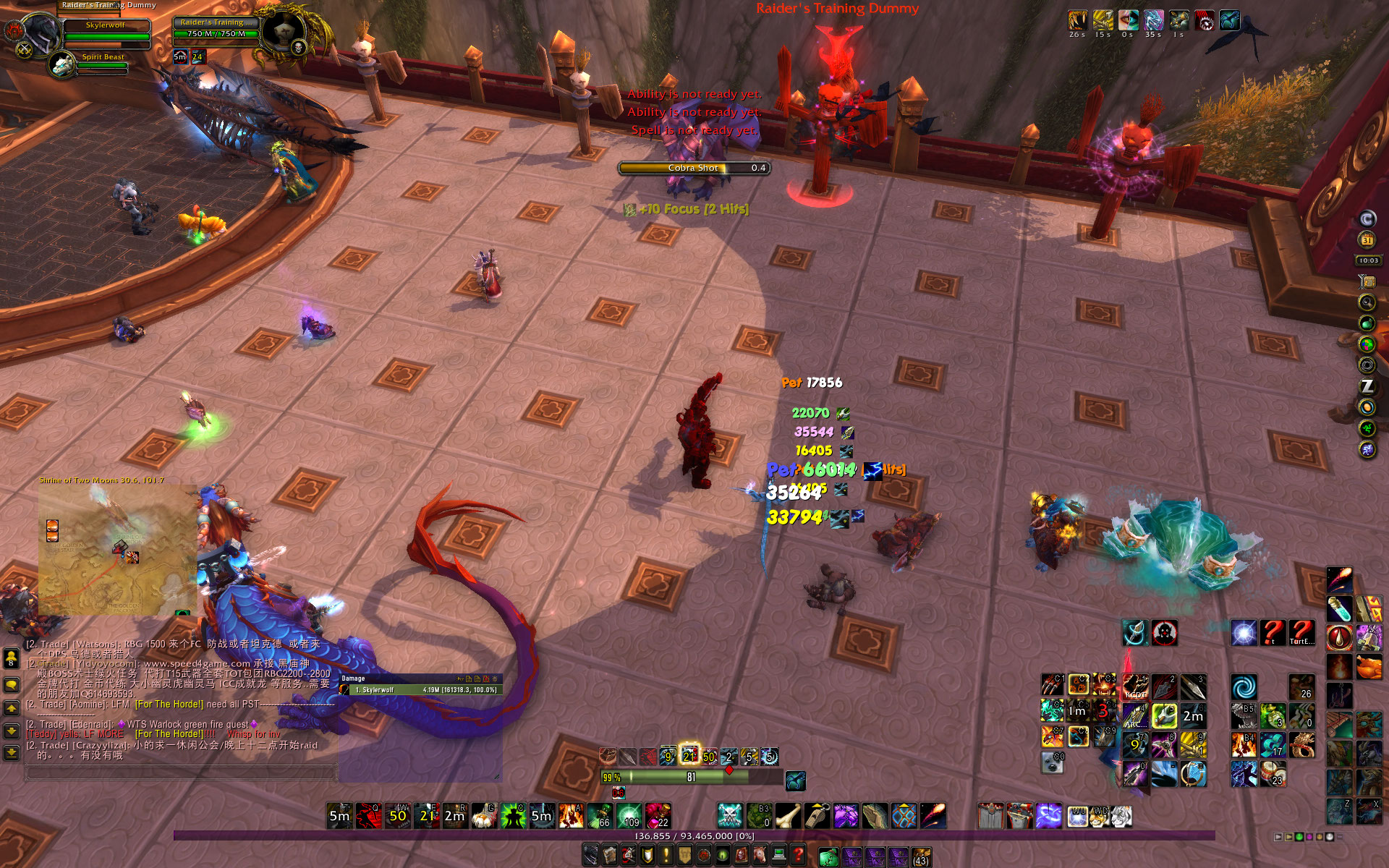Activate the skull and crossbones ability
The image size is (1389, 868).
pyautogui.click(x=730, y=816)
